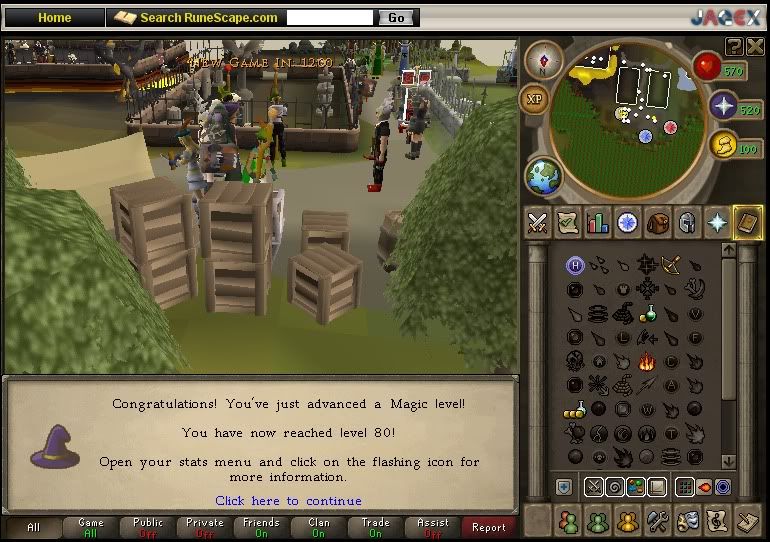The height and width of the screenshot is (542, 770).
Task: Click here to continue the dialogue
Action: point(288,501)
